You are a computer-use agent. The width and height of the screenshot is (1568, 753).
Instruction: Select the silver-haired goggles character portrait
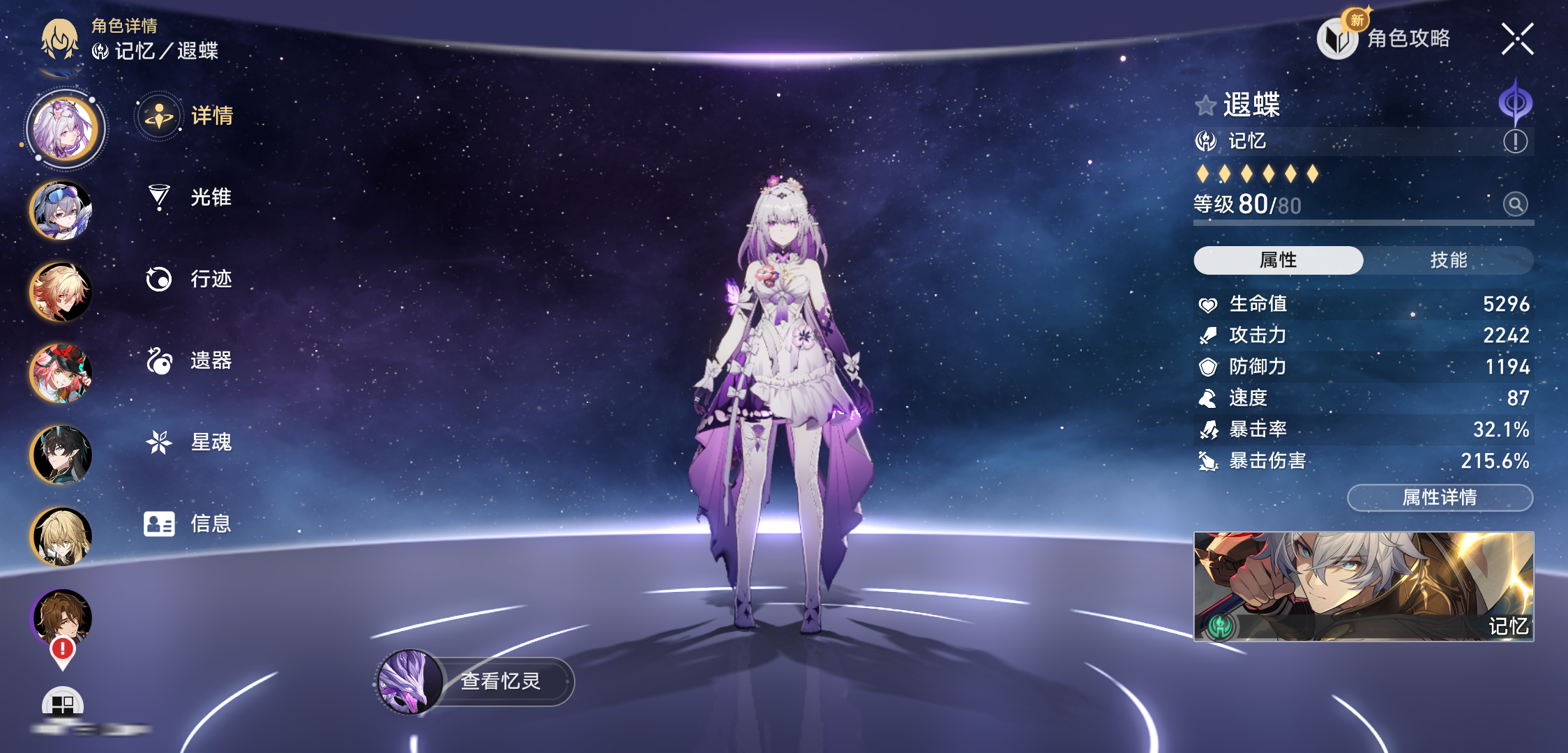tap(61, 210)
